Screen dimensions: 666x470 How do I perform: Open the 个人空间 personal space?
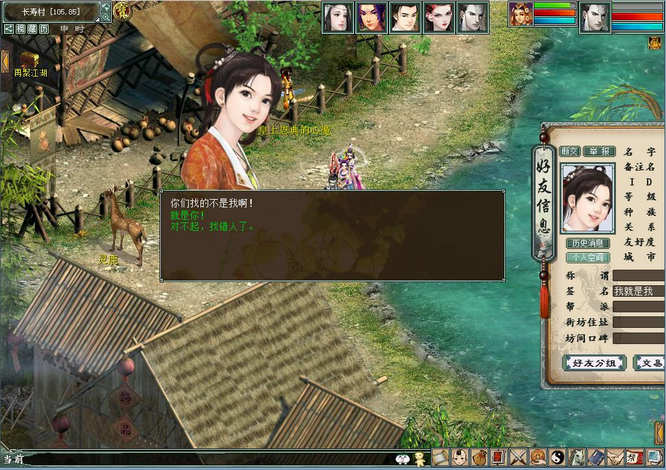coord(588,257)
